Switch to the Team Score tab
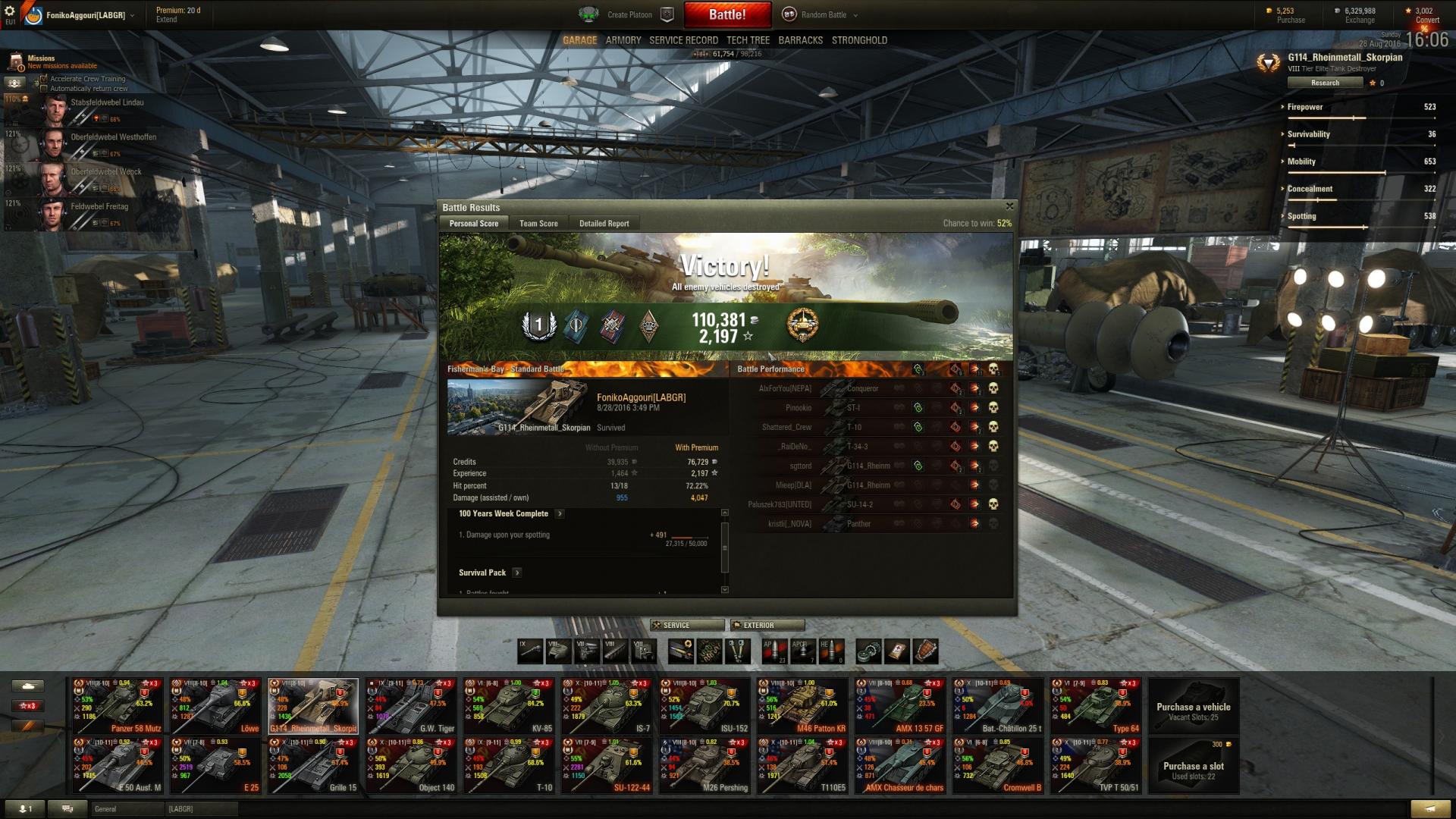Image resolution: width=1456 pixels, height=819 pixels. tap(538, 224)
